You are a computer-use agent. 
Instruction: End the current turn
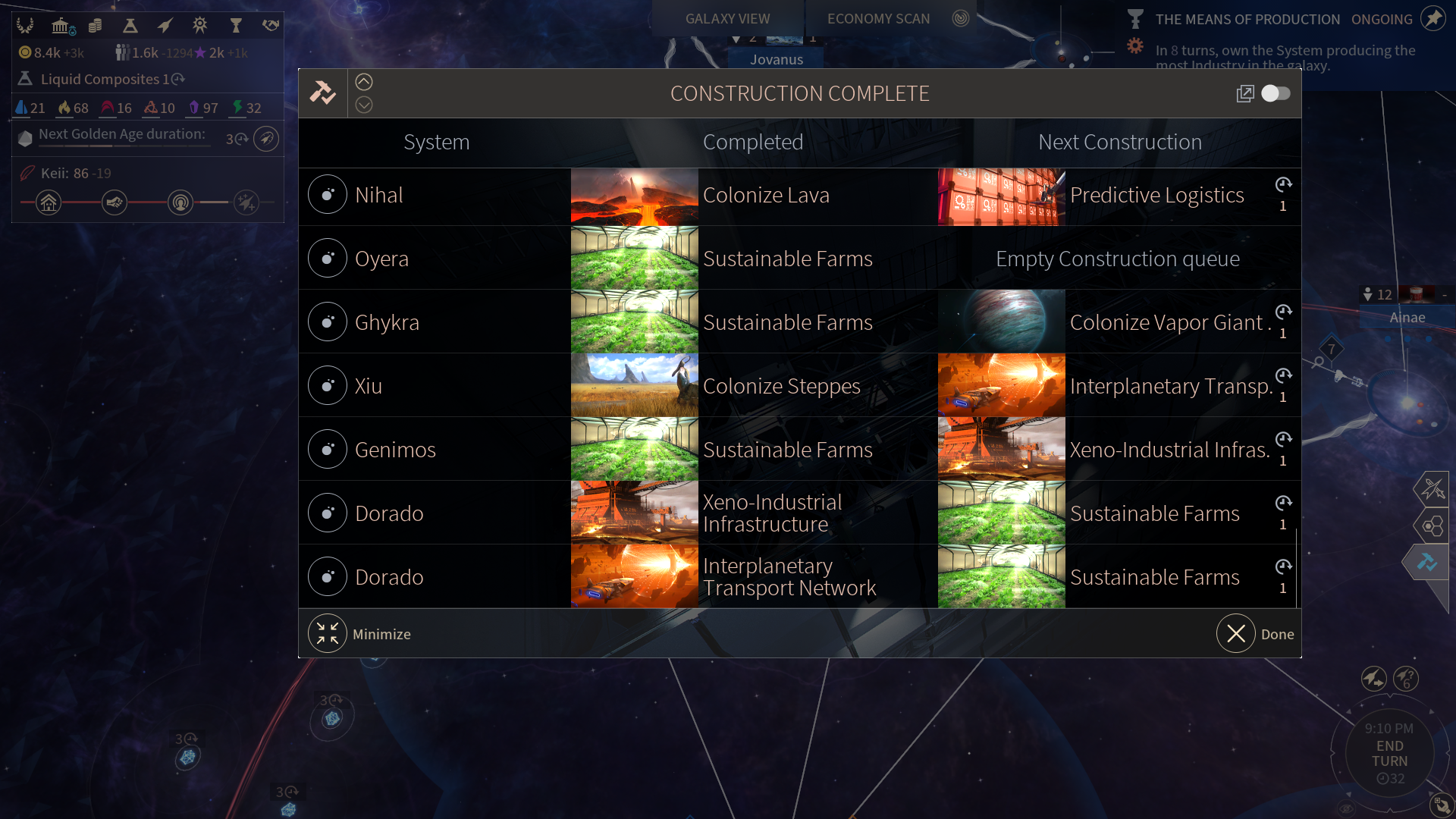(x=1389, y=754)
